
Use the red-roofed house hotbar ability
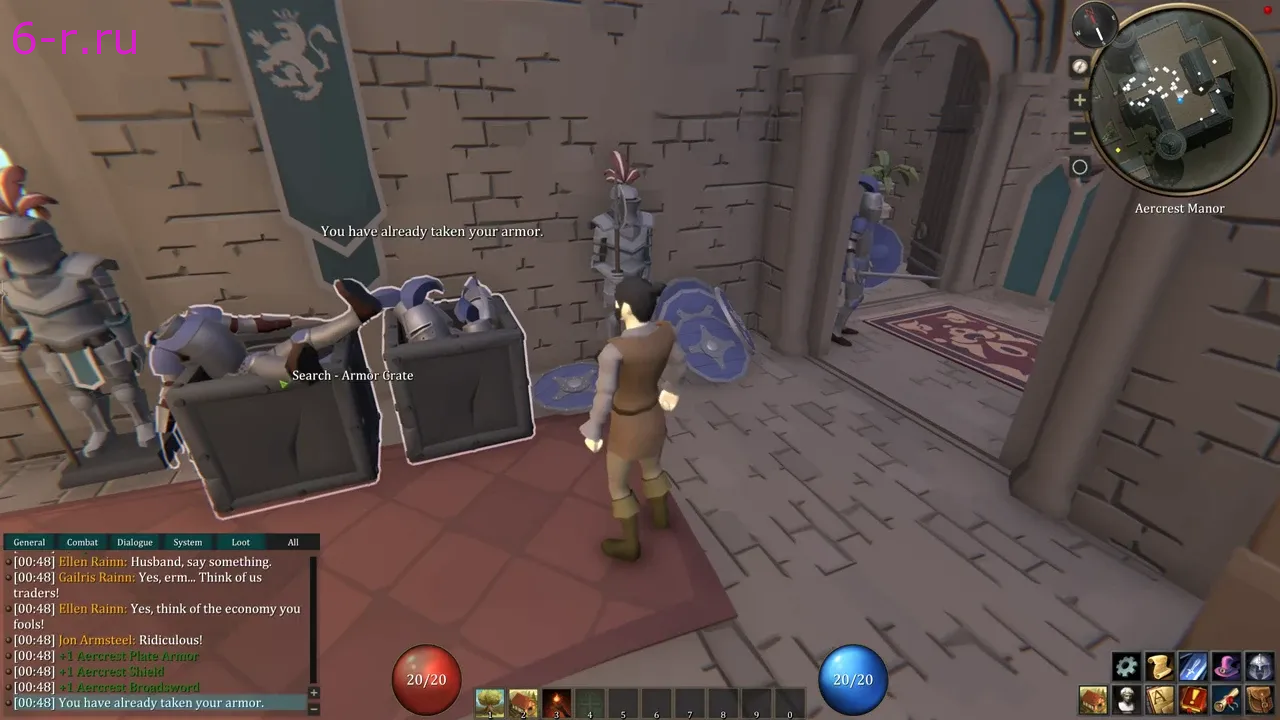523,702
